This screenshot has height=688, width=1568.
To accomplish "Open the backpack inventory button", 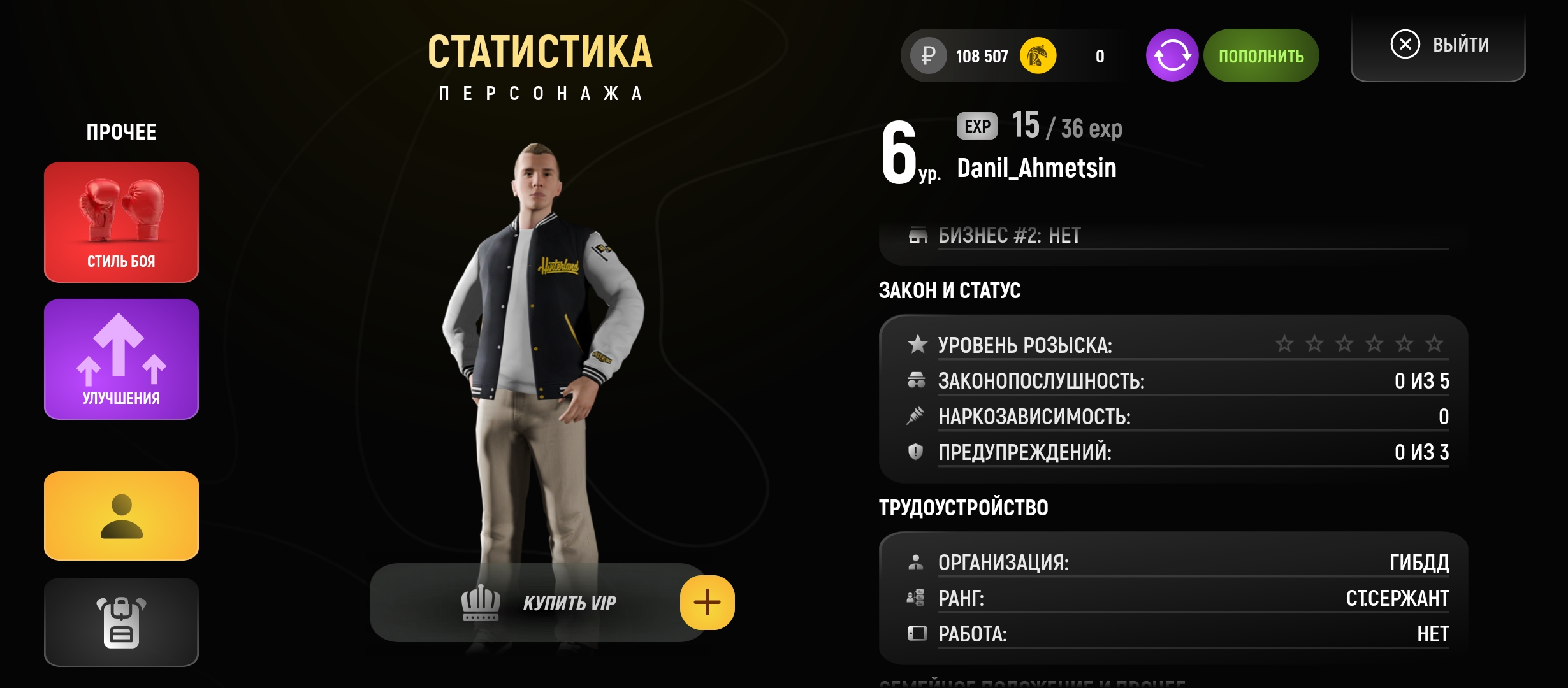I will 121,622.
